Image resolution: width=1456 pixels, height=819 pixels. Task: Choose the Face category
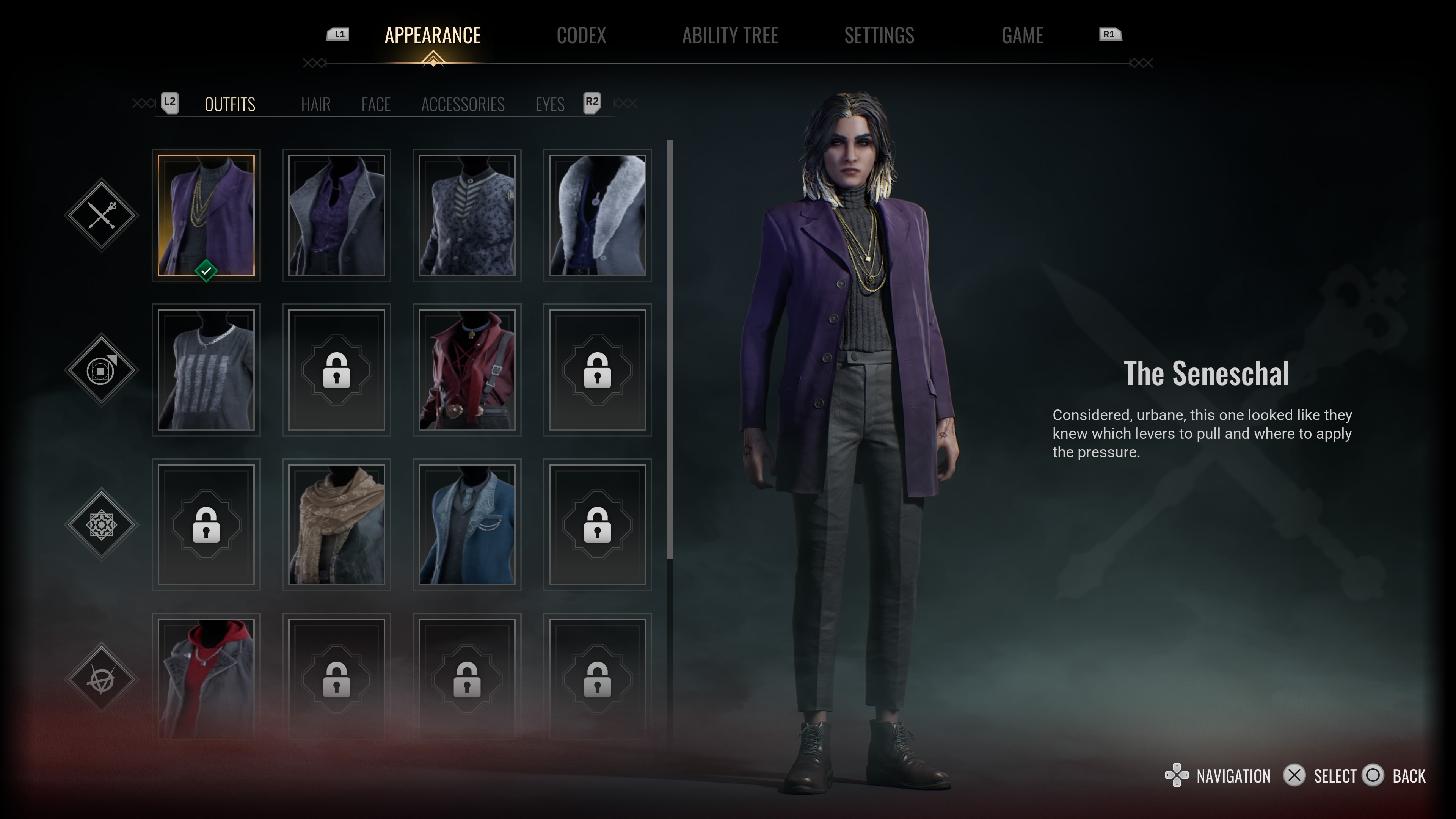coord(376,105)
